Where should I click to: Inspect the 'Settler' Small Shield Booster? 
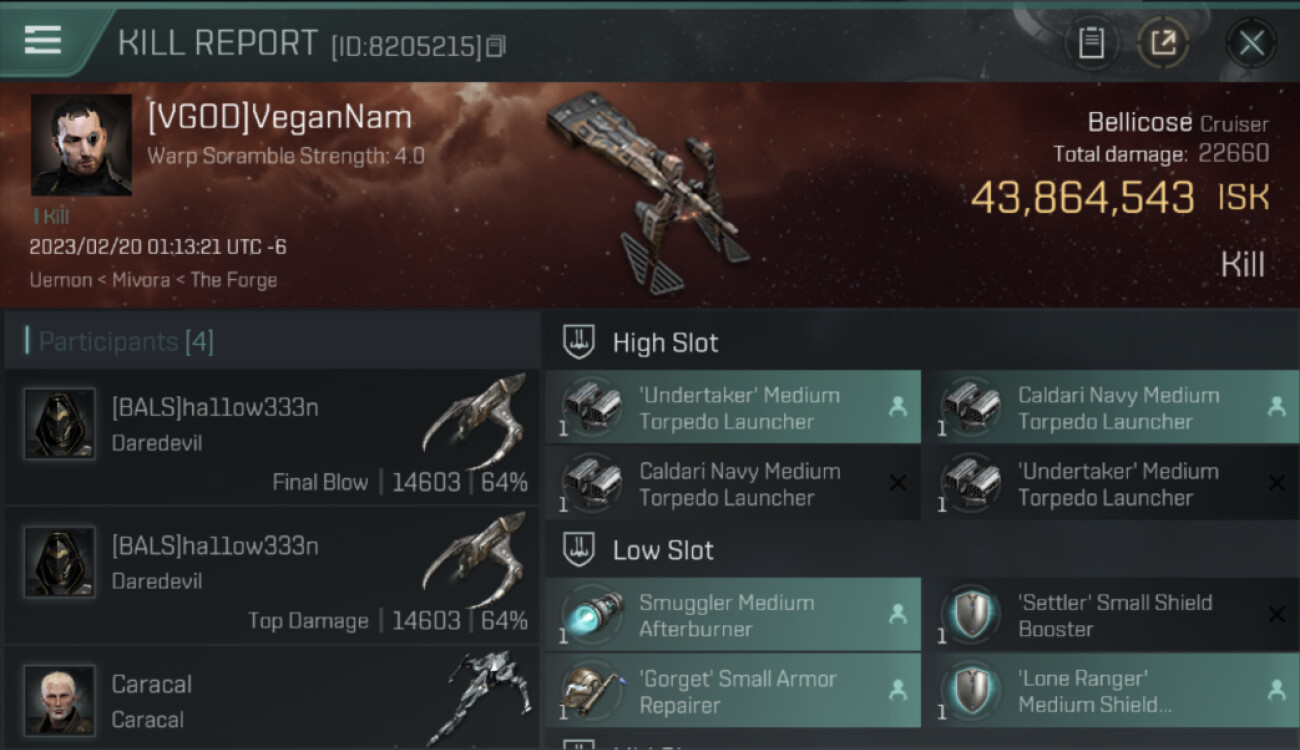tap(1110, 615)
